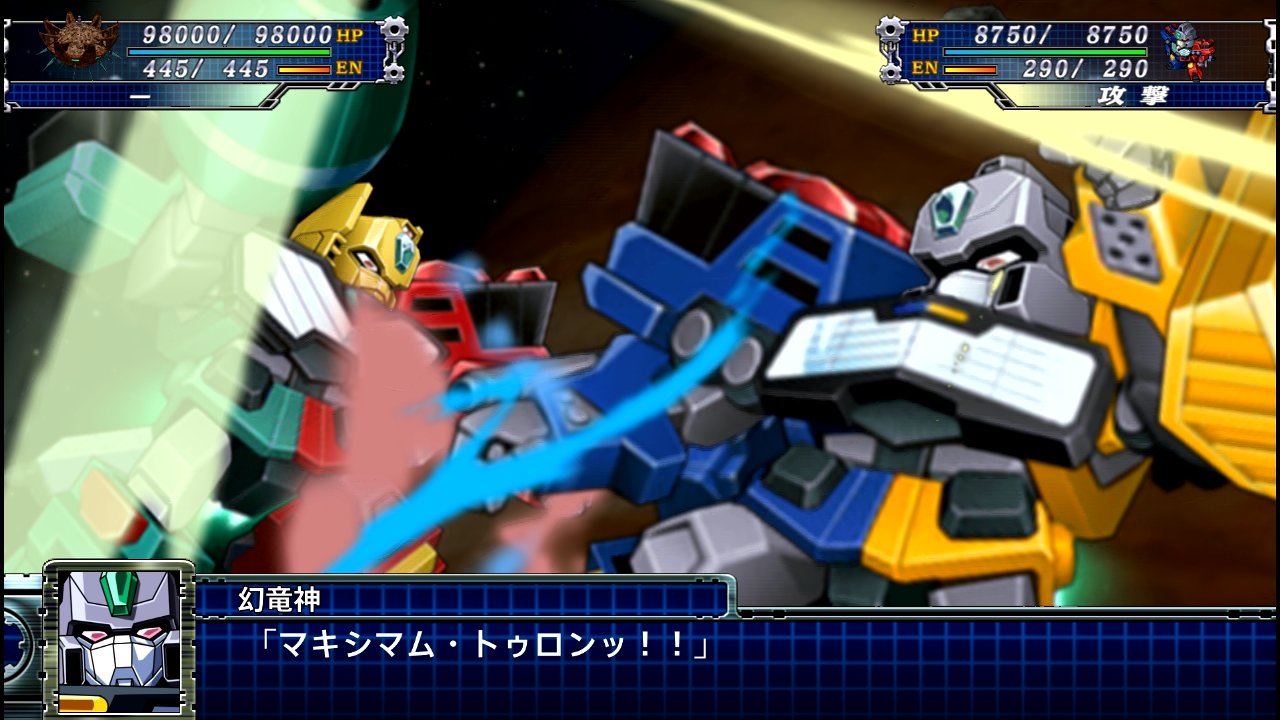1280x720 pixels.
Task: Click the 幻竜神 name plate header
Action: click(280, 600)
